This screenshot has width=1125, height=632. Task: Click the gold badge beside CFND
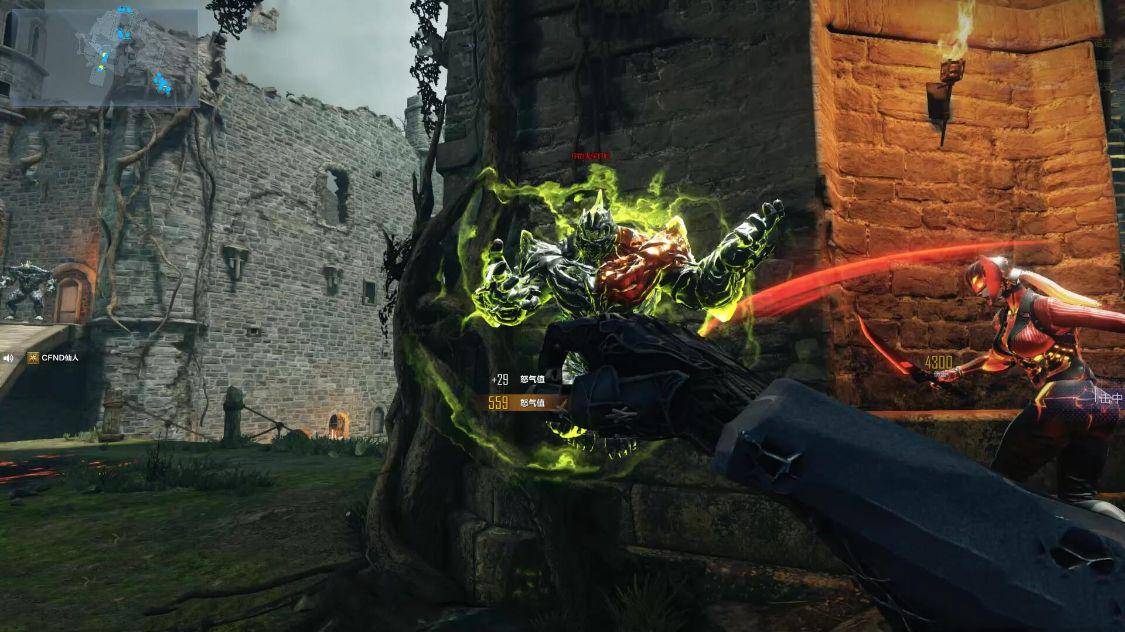coord(32,357)
